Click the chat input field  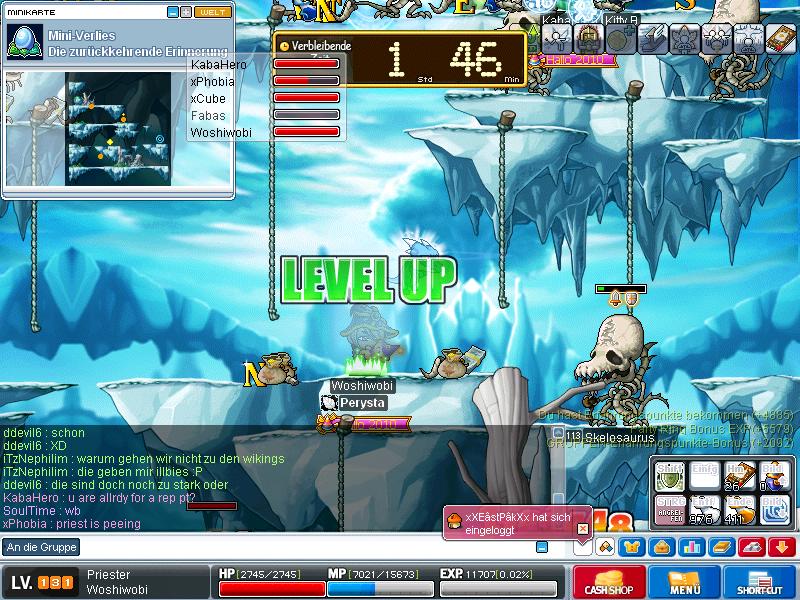click(300, 547)
